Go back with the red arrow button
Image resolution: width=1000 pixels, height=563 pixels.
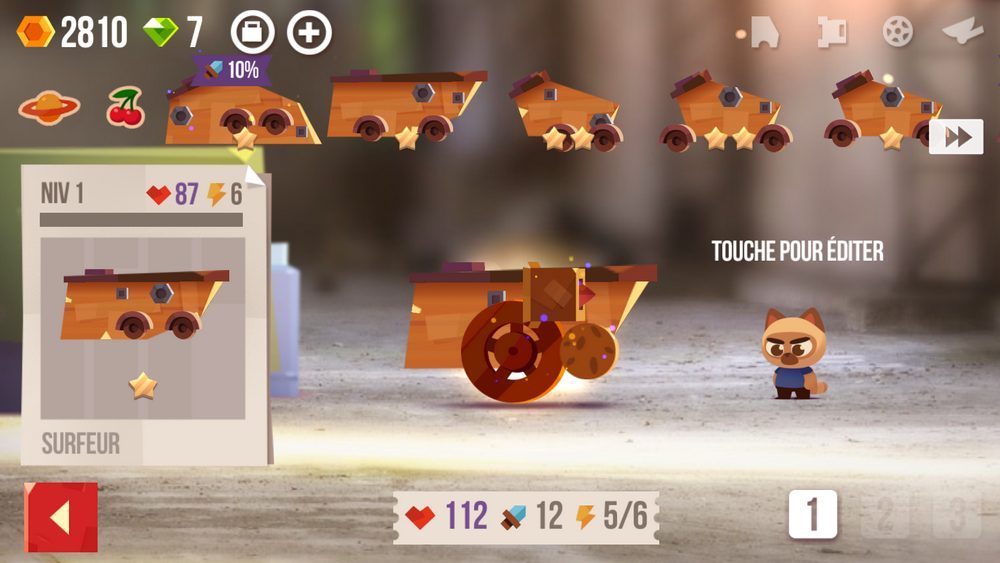coord(61,517)
